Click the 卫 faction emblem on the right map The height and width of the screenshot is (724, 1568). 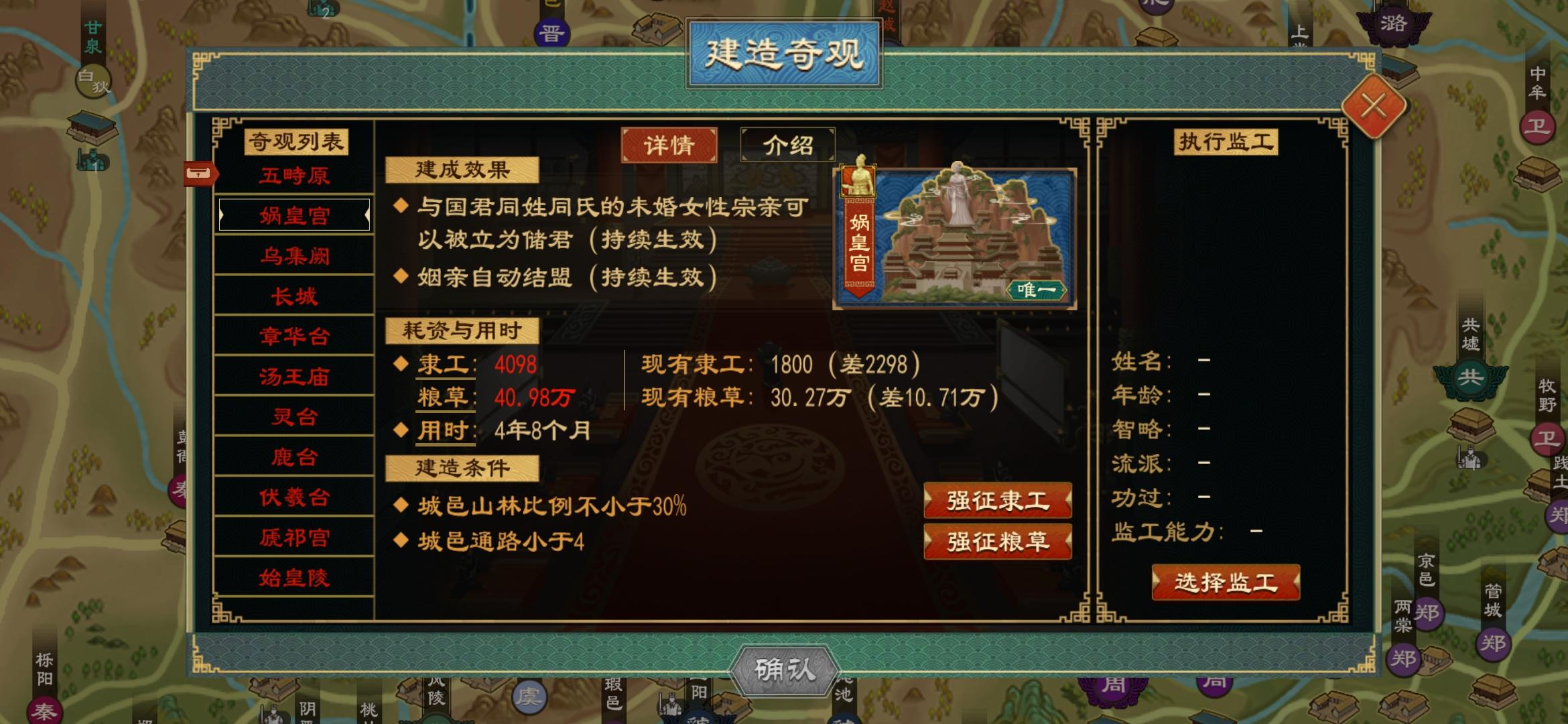coord(1539,126)
